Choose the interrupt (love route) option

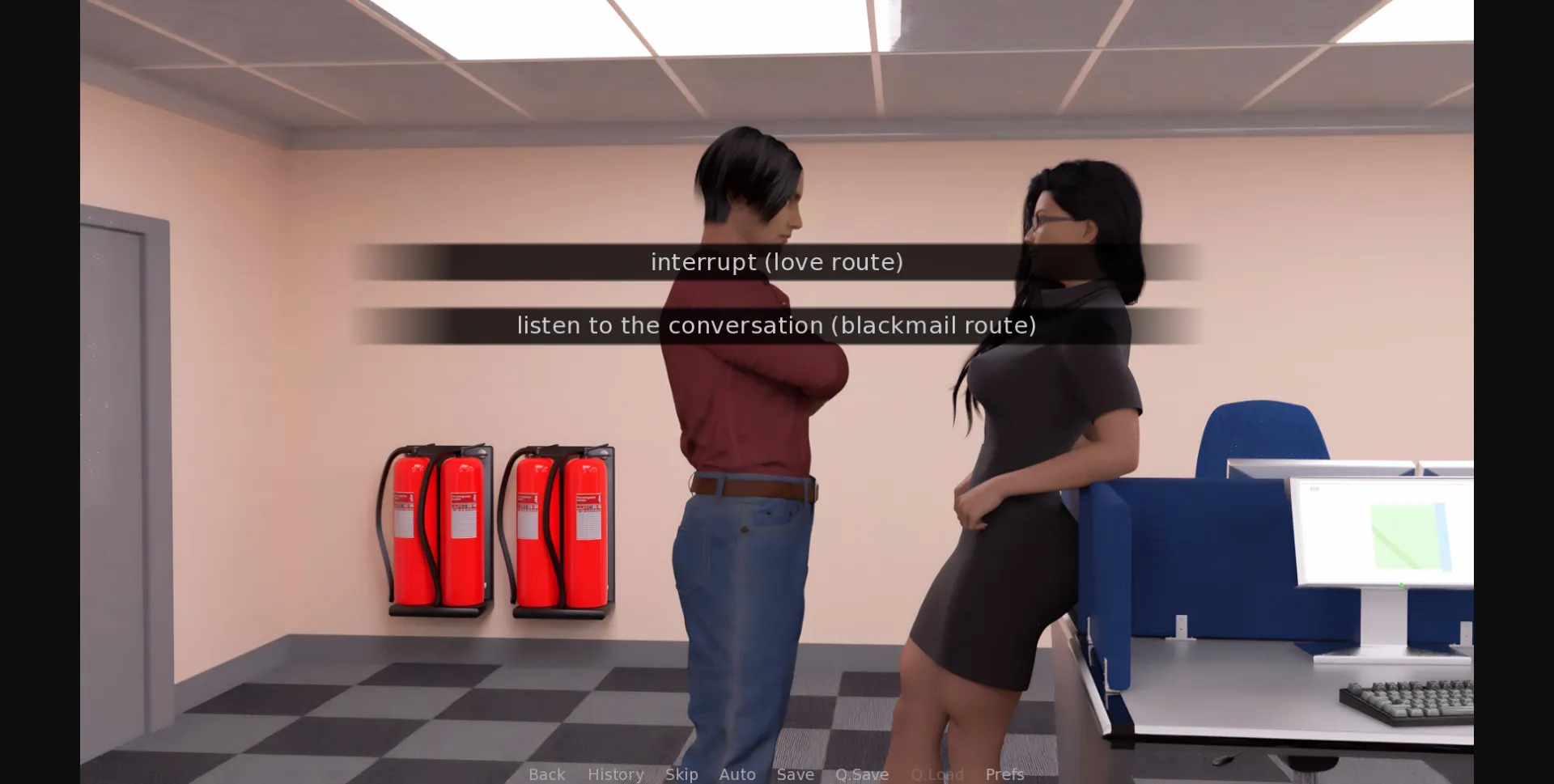point(776,261)
